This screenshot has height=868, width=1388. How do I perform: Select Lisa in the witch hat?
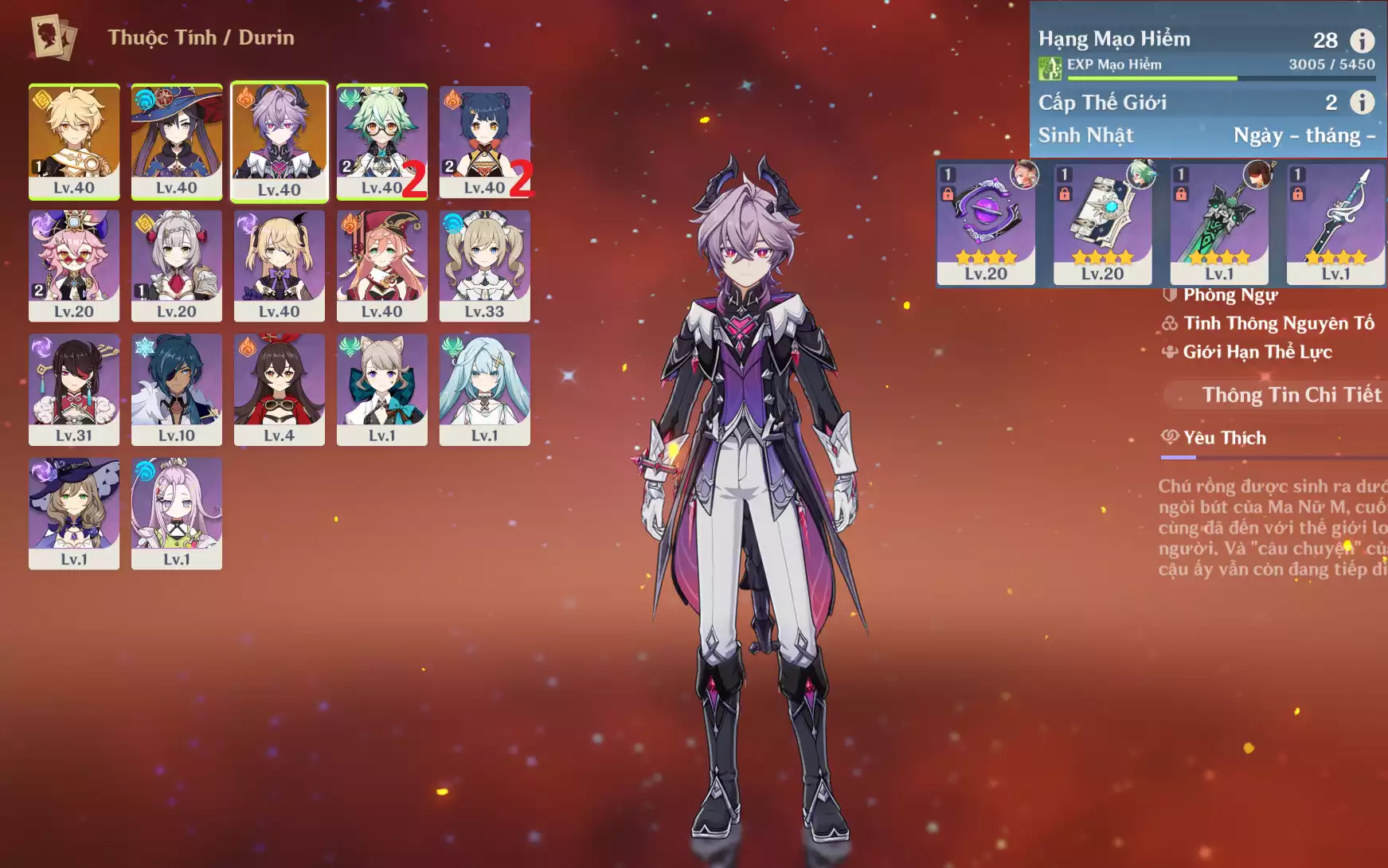(74, 513)
